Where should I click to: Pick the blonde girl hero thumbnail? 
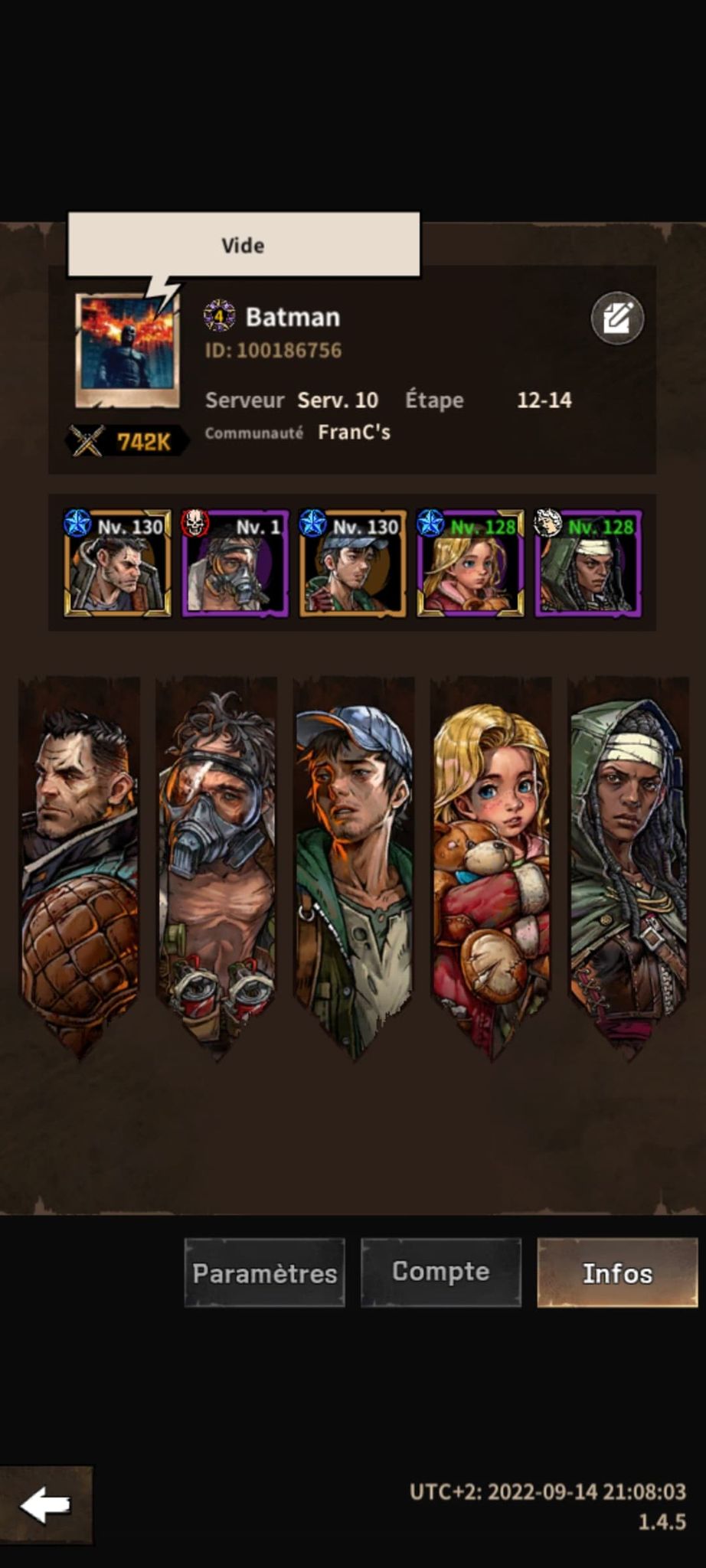470,563
